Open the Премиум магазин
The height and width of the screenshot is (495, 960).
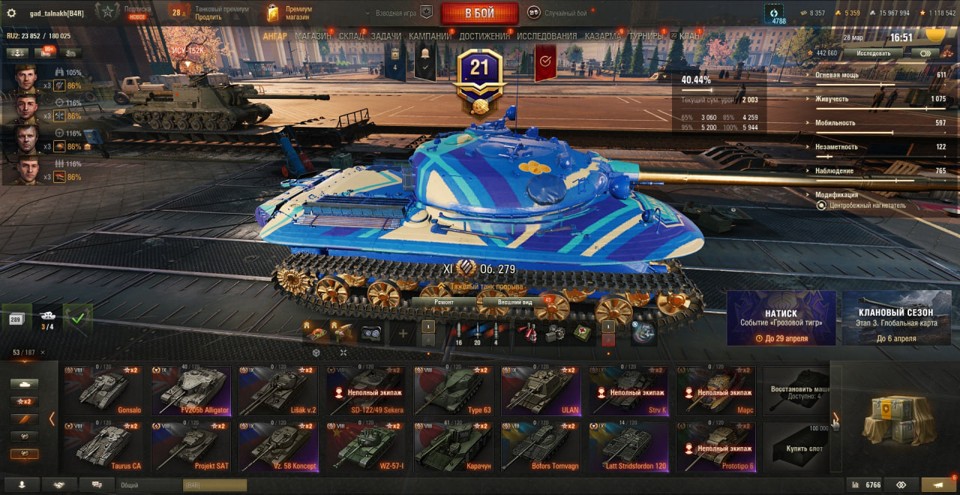tap(290, 13)
